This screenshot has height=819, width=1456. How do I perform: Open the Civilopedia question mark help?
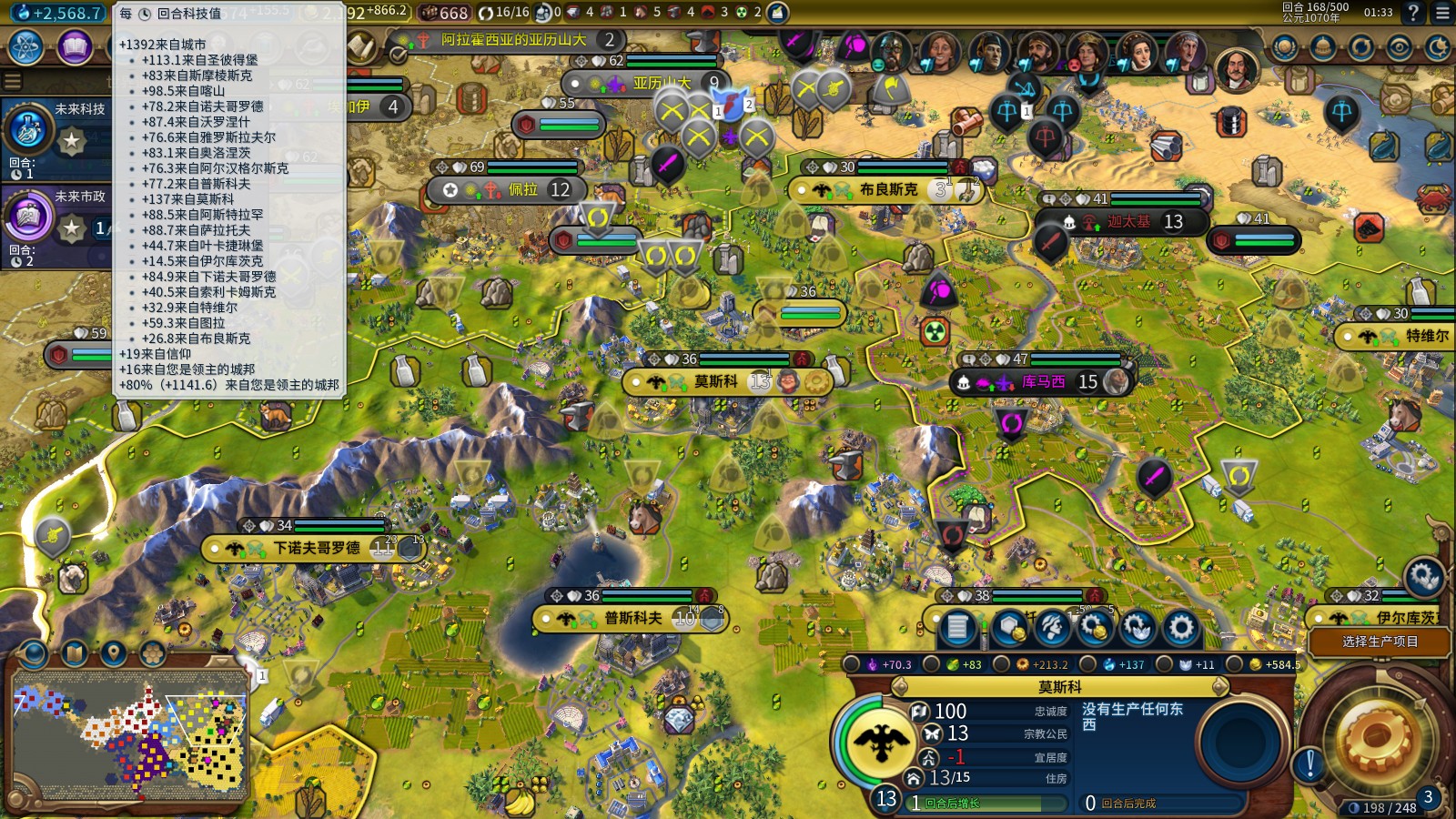(x=1412, y=13)
